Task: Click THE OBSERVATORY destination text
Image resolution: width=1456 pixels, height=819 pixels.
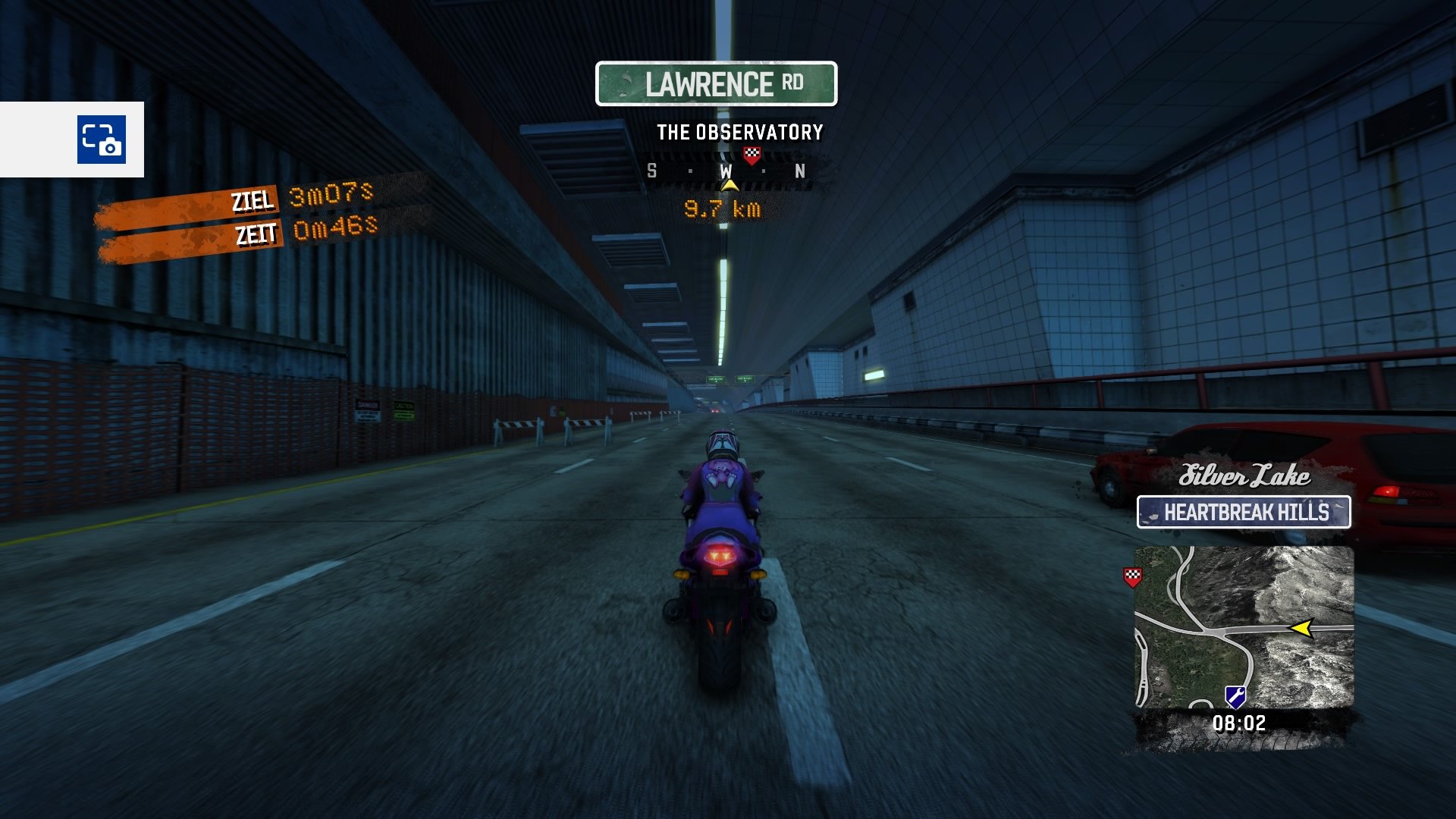Action: click(739, 131)
